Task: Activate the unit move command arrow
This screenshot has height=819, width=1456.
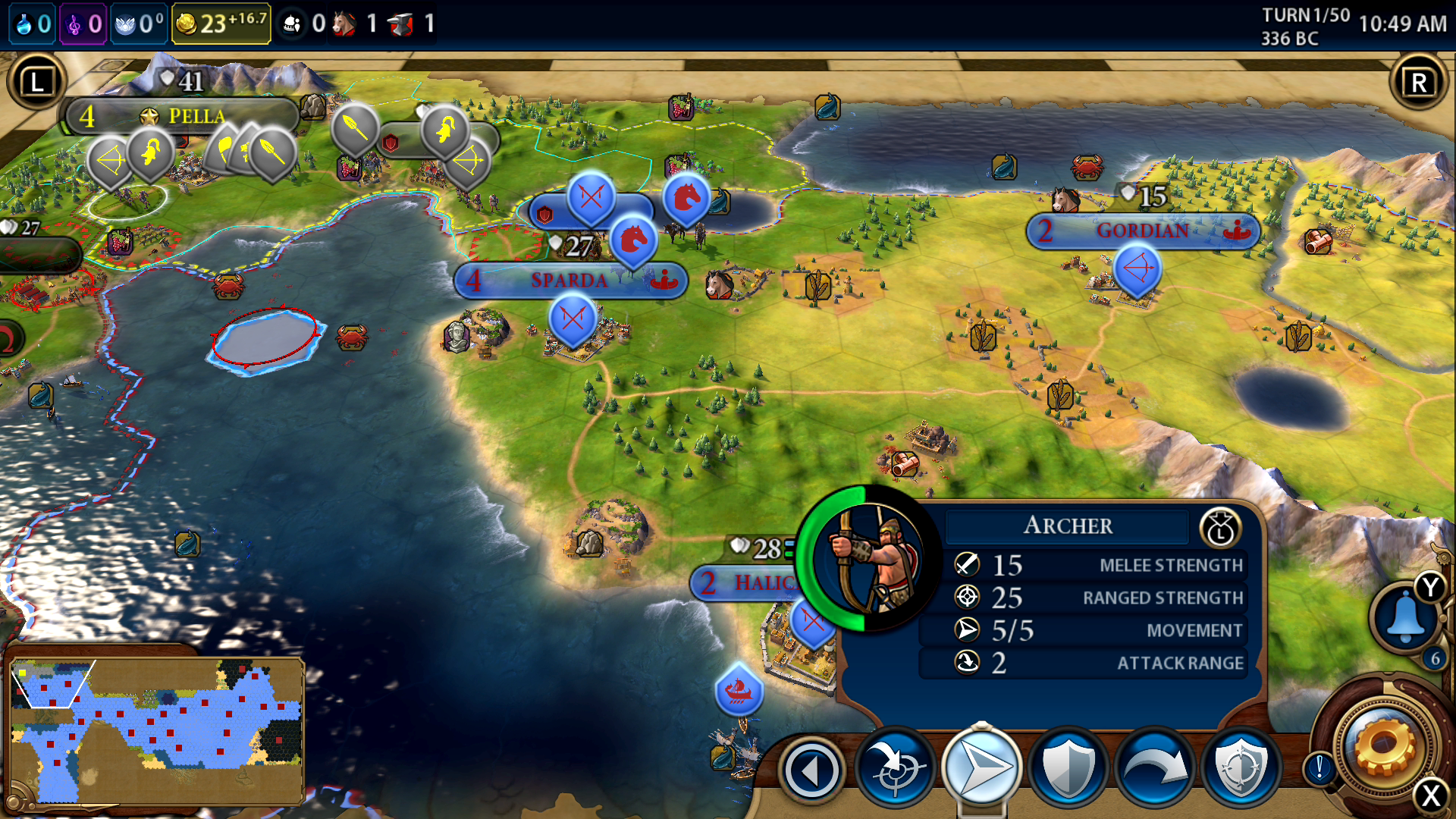Action: click(x=980, y=767)
